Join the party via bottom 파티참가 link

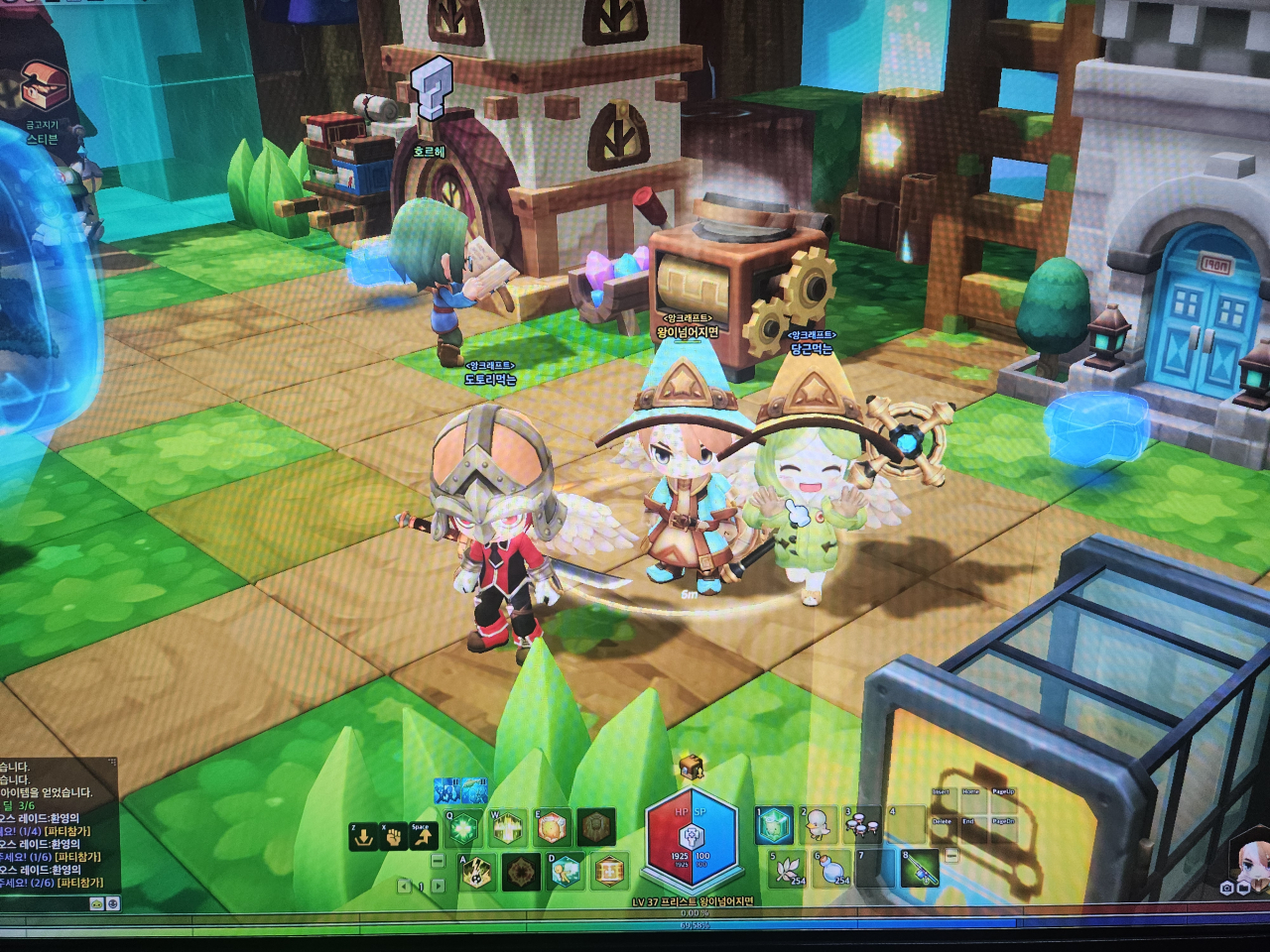(x=79, y=883)
